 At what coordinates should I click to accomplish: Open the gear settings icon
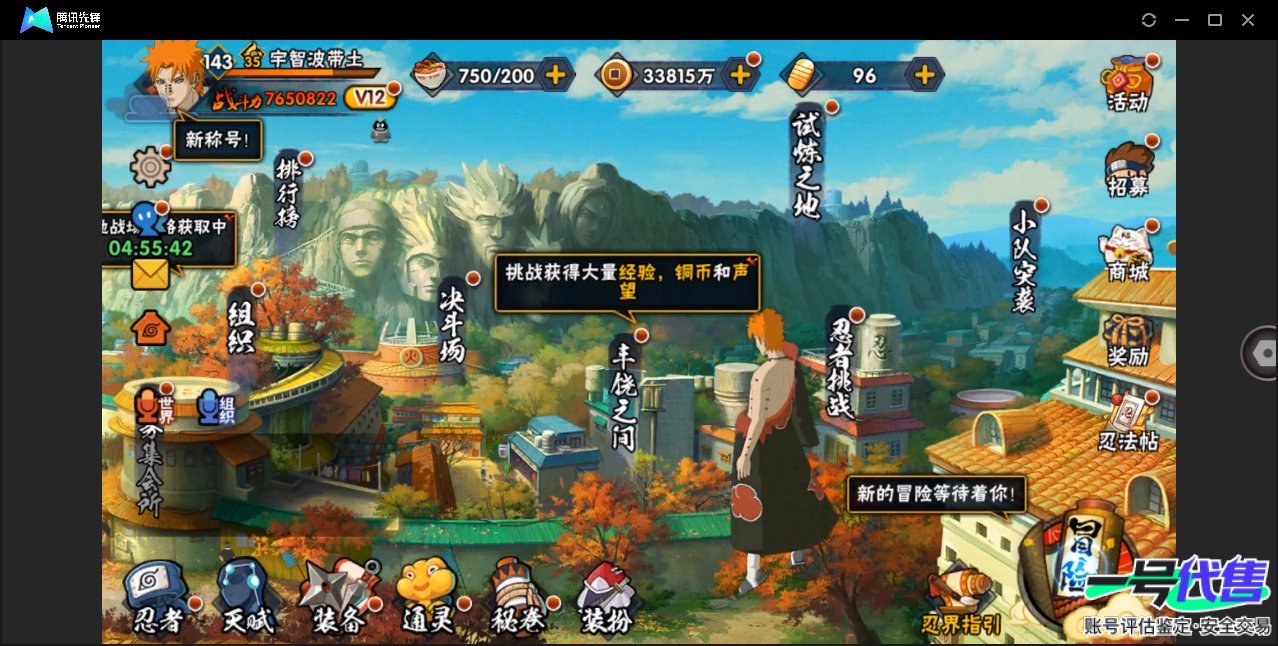(x=151, y=166)
